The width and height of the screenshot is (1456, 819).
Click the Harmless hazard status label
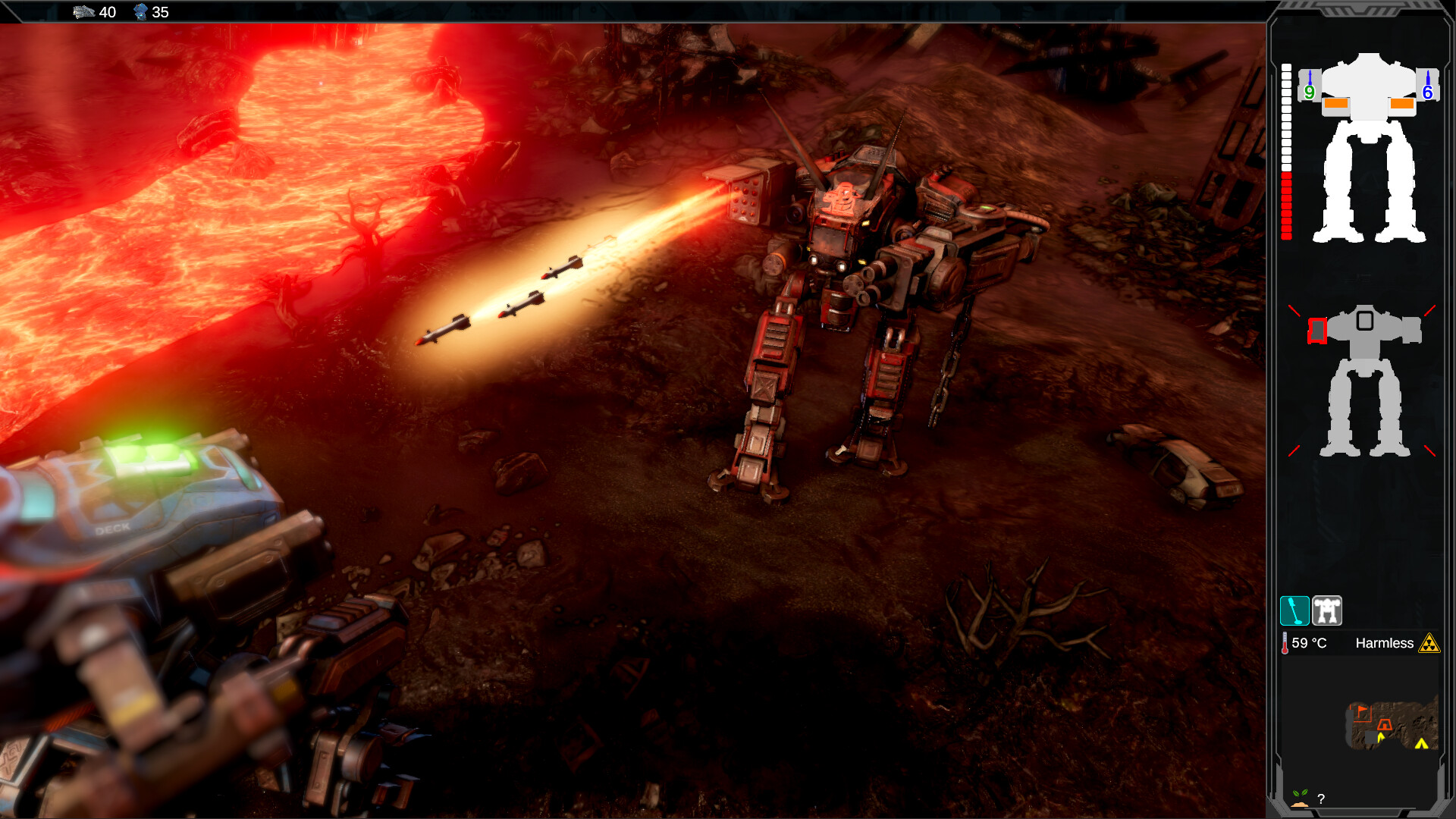1385,643
